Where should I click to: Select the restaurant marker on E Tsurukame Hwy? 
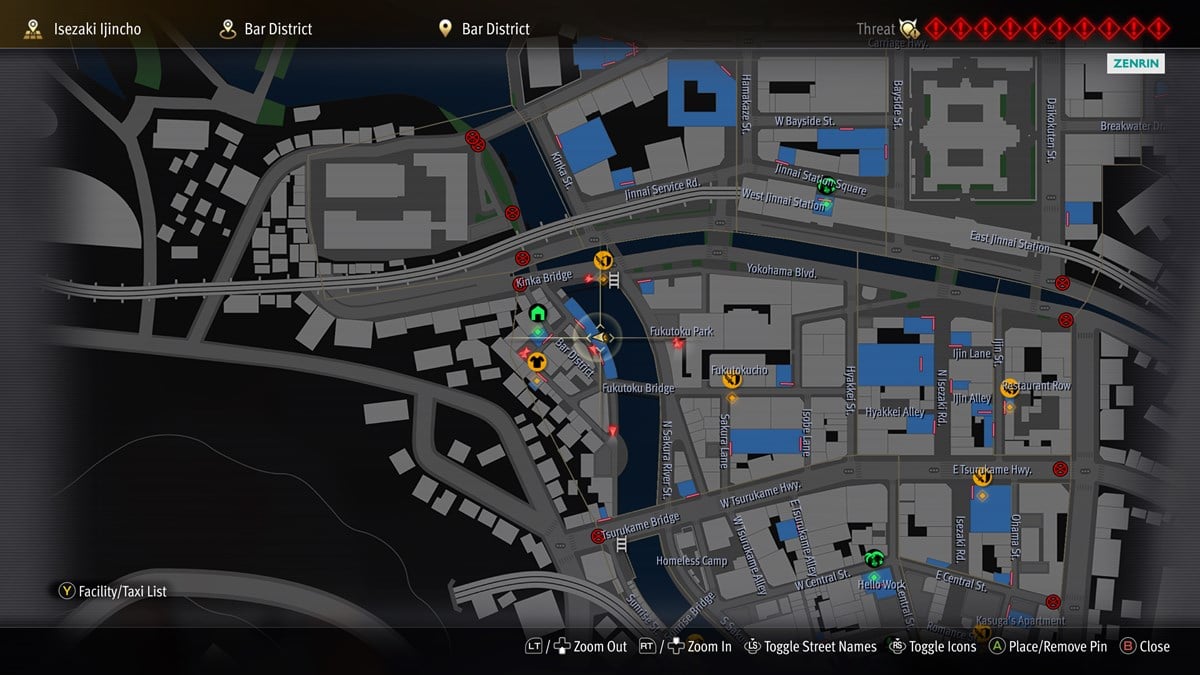982,477
